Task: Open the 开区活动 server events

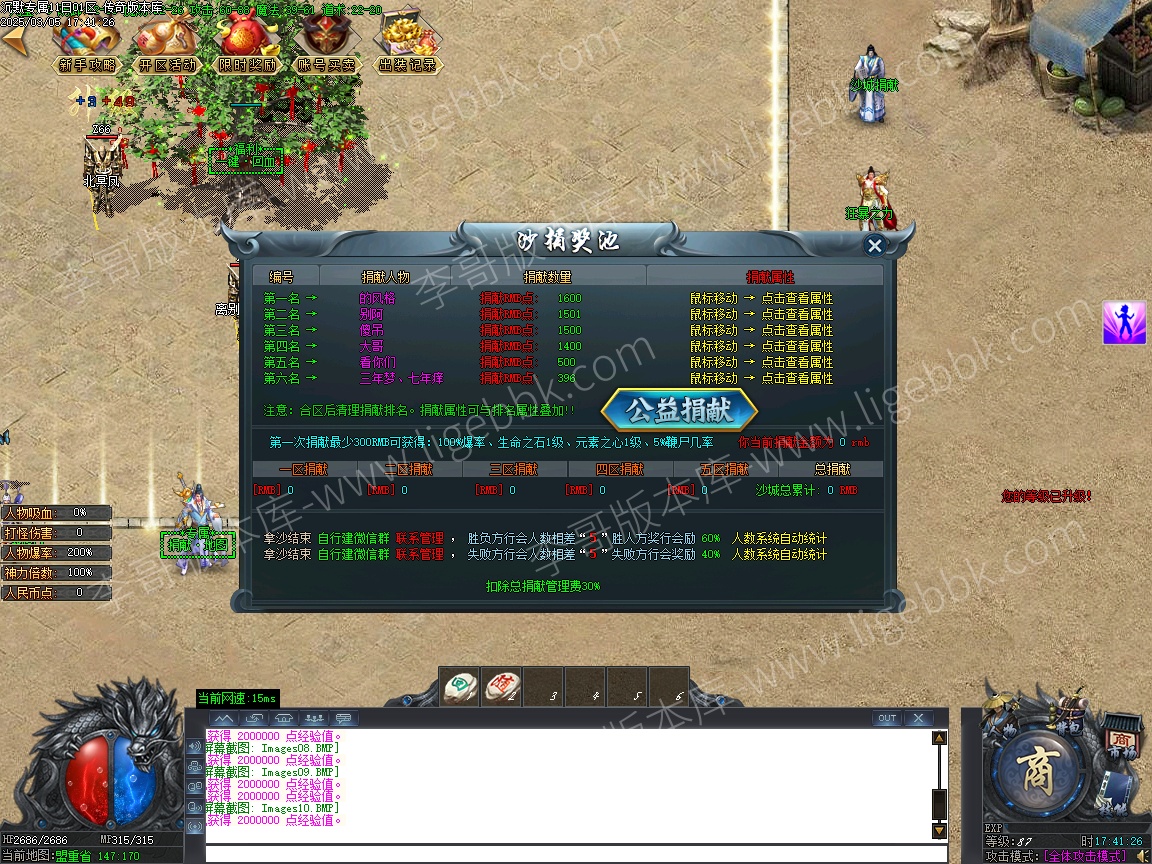Action: tap(167, 45)
